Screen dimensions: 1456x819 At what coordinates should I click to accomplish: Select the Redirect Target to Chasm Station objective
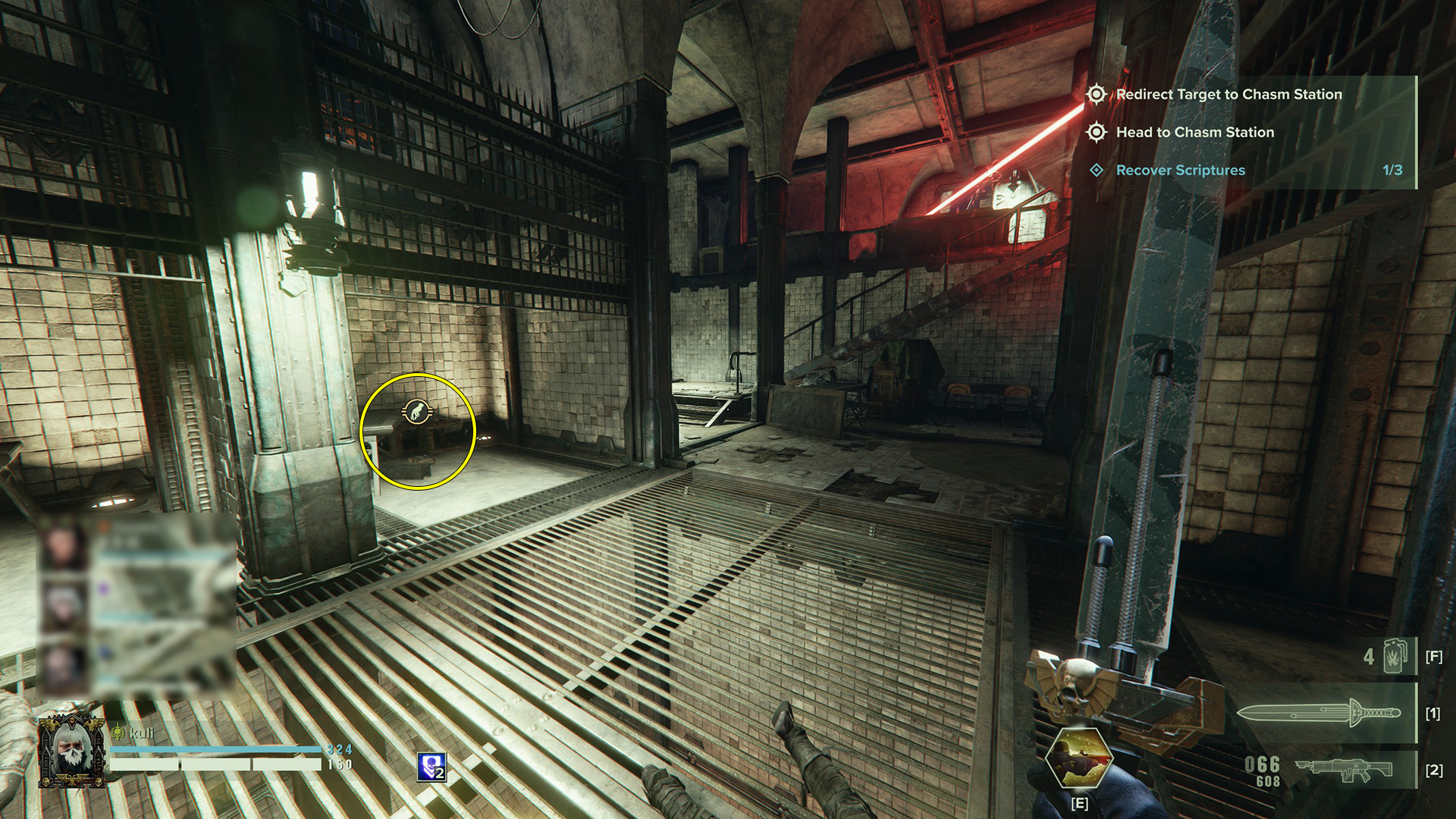1228,95
